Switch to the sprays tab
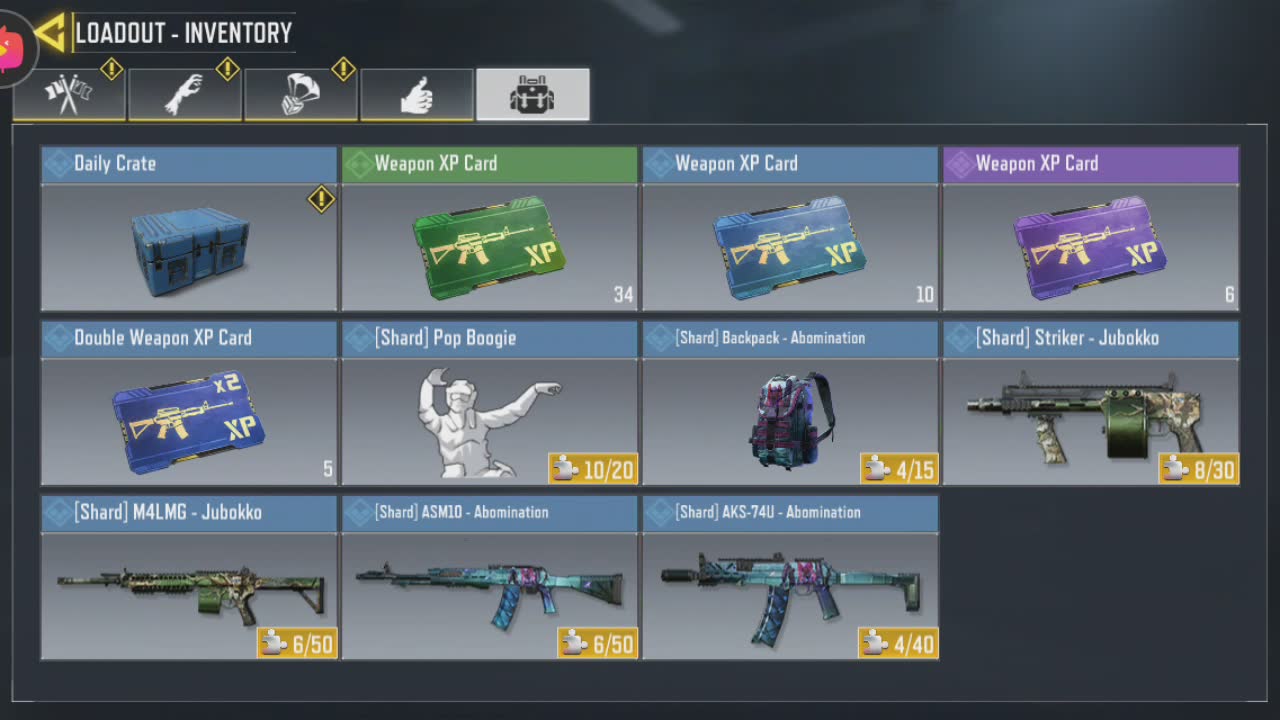The height and width of the screenshot is (720, 1280). coord(69,95)
